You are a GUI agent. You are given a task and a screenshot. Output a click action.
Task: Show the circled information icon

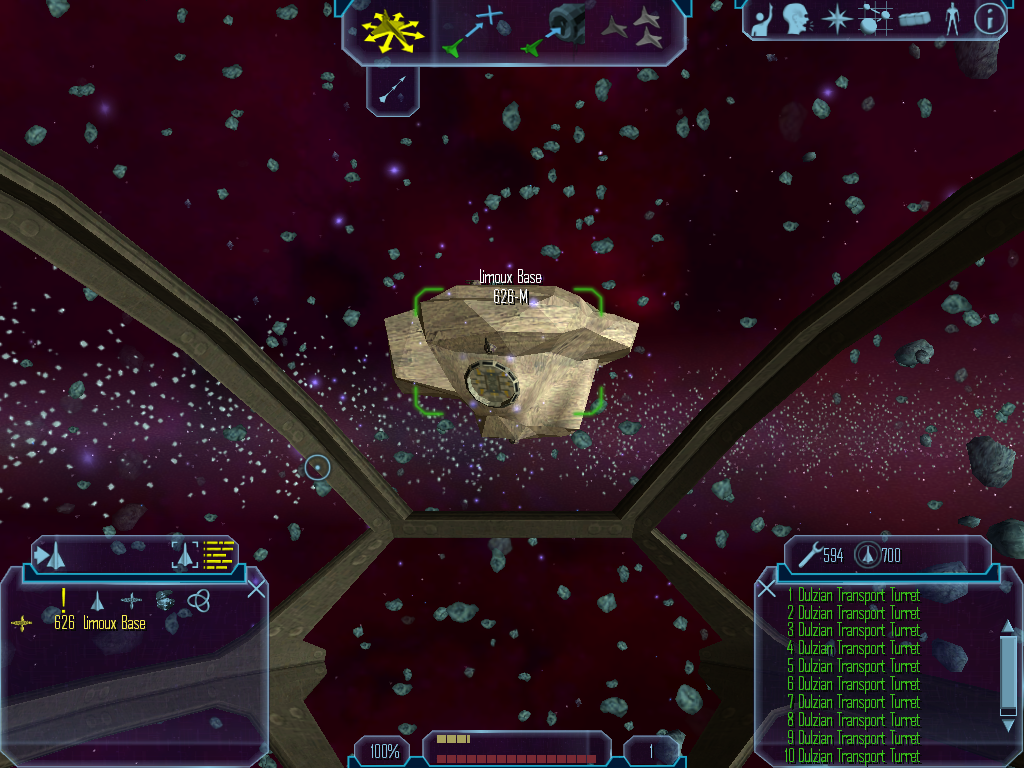coord(989,19)
